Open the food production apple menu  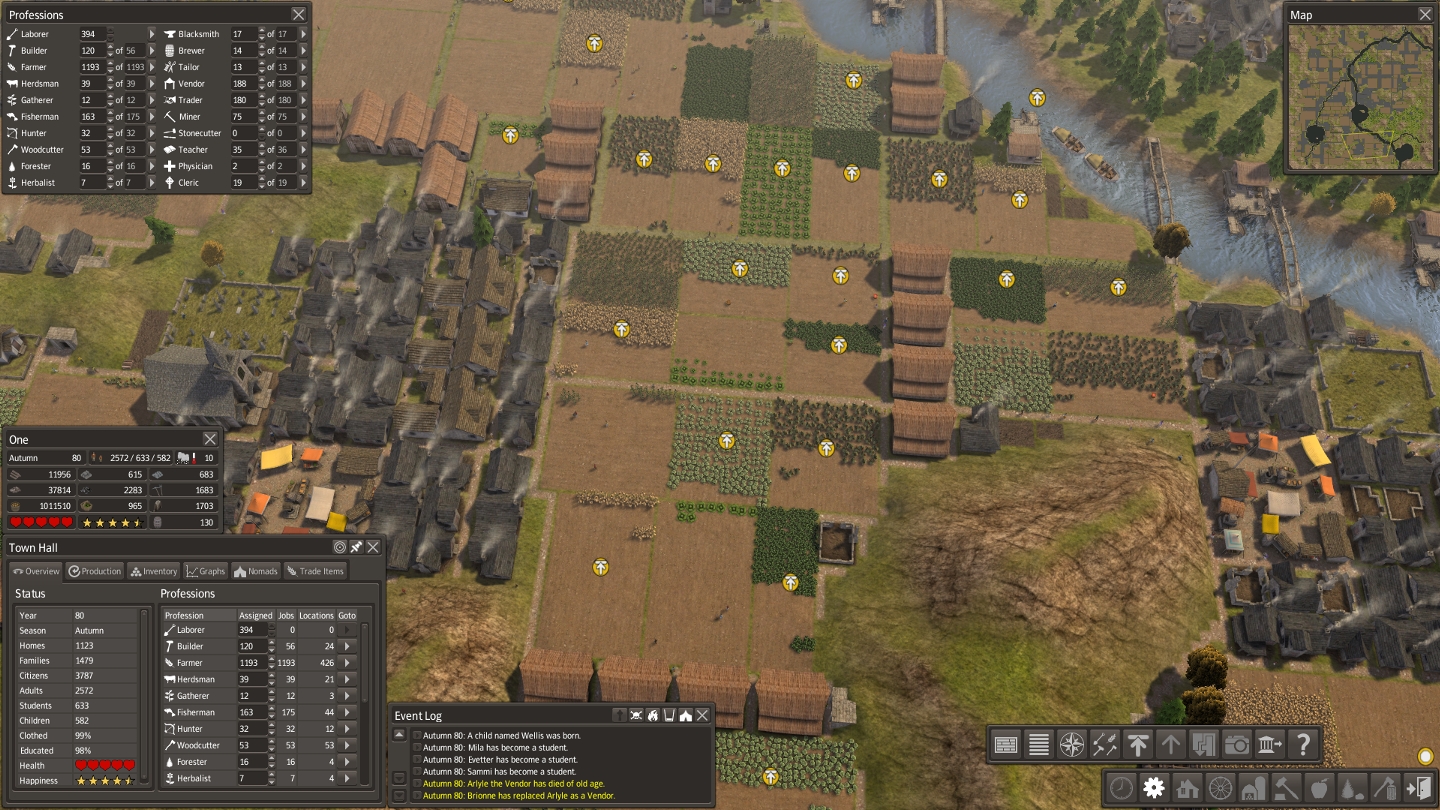point(1319,787)
